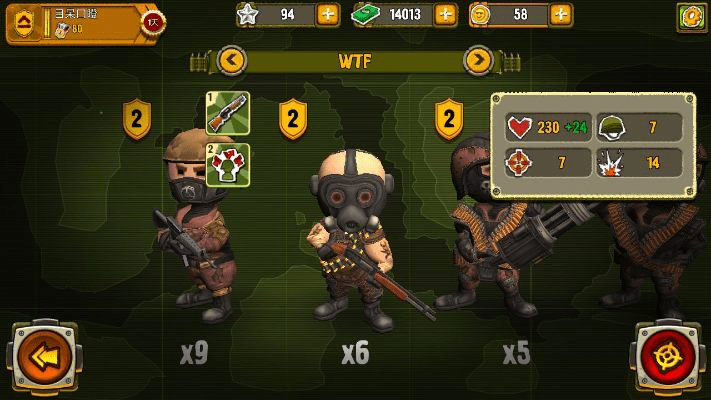Viewport: 711px width, 400px height.
Task: Select the second equipment slot below the shotgun
Action: (227, 164)
